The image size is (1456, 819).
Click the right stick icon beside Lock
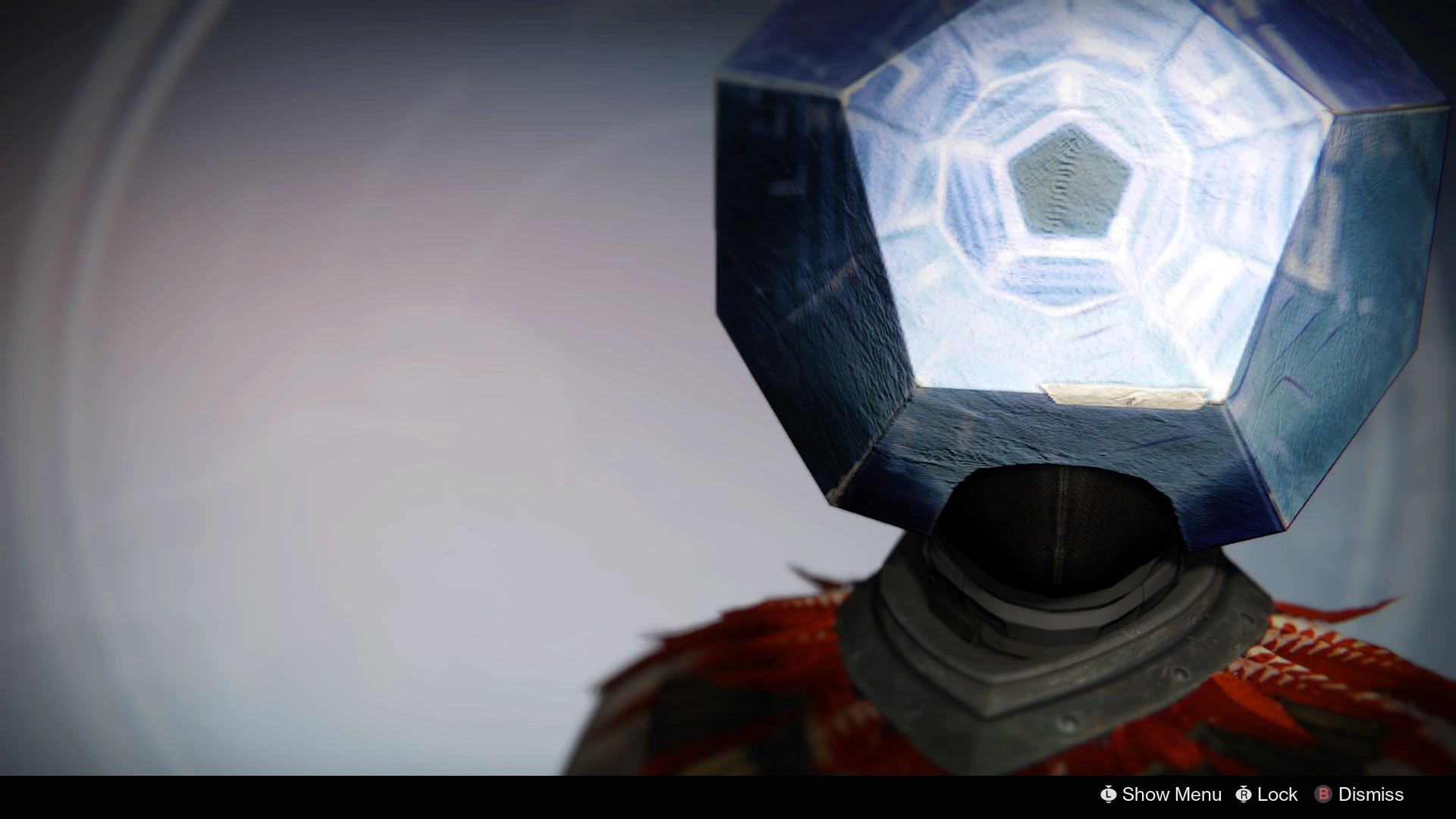(x=1244, y=795)
